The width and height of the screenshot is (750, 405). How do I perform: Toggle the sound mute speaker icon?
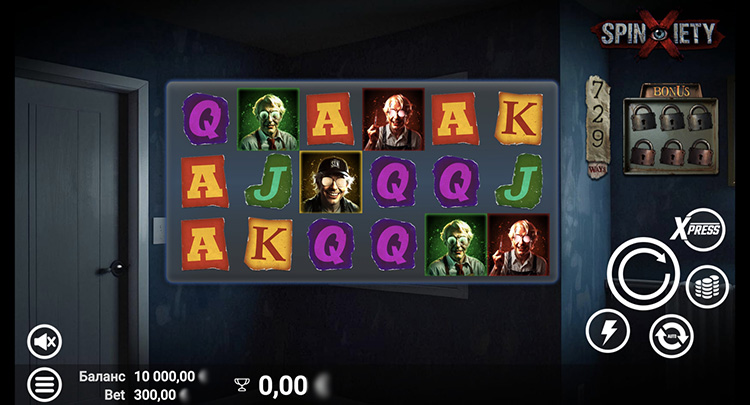click(44, 342)
